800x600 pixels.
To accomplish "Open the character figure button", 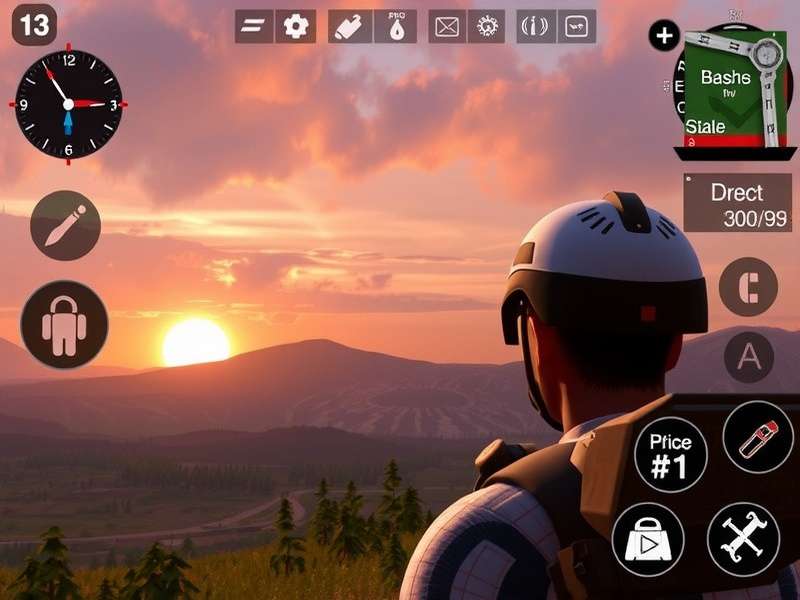I will 64,324.
